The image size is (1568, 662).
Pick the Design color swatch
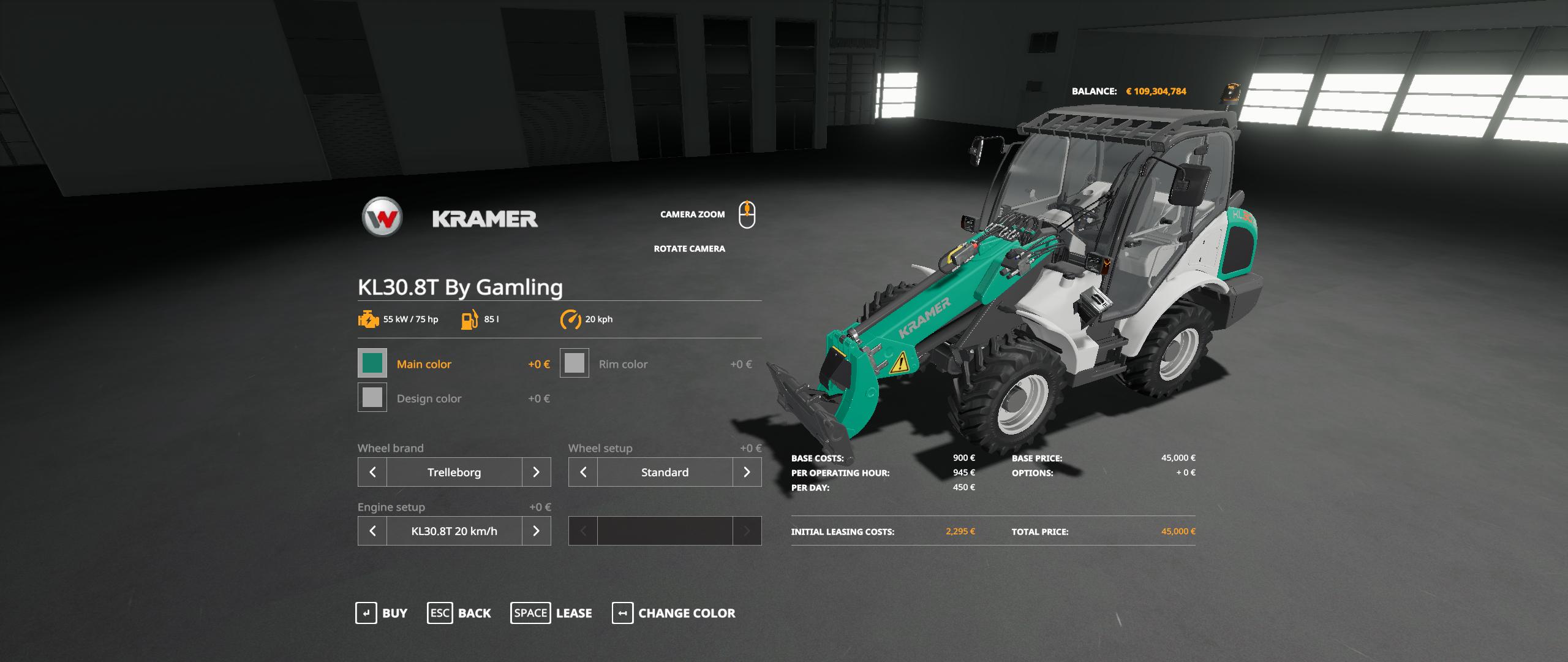372,398
